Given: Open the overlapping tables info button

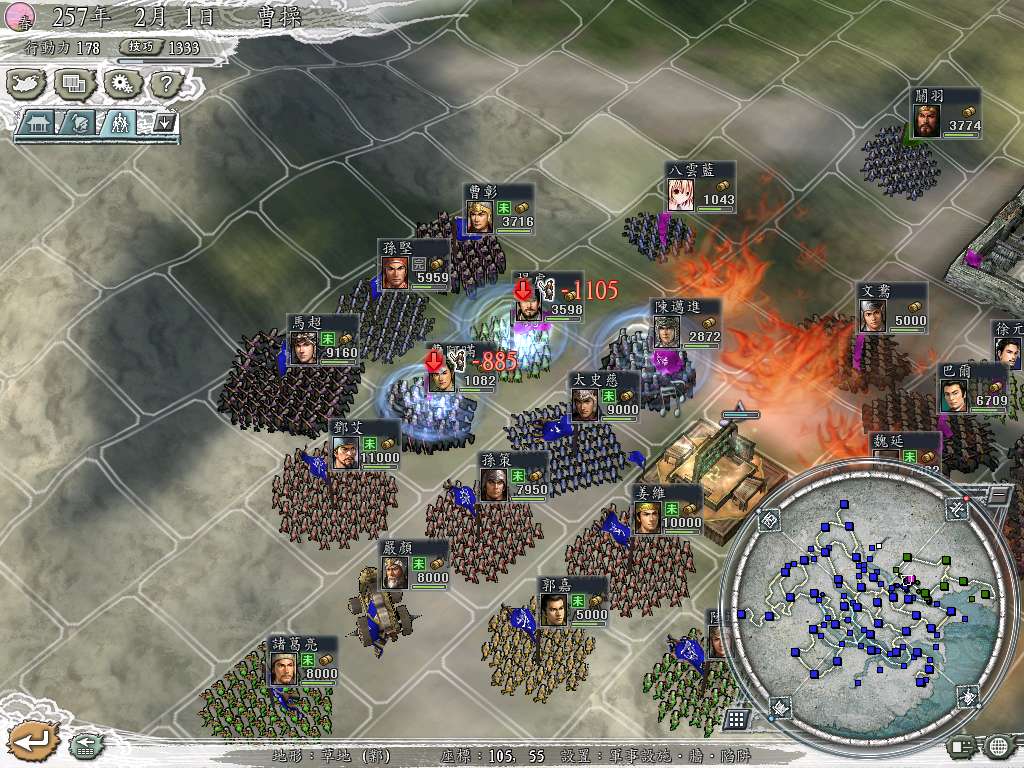Looking at the screenshot, I should coord(74,84).
